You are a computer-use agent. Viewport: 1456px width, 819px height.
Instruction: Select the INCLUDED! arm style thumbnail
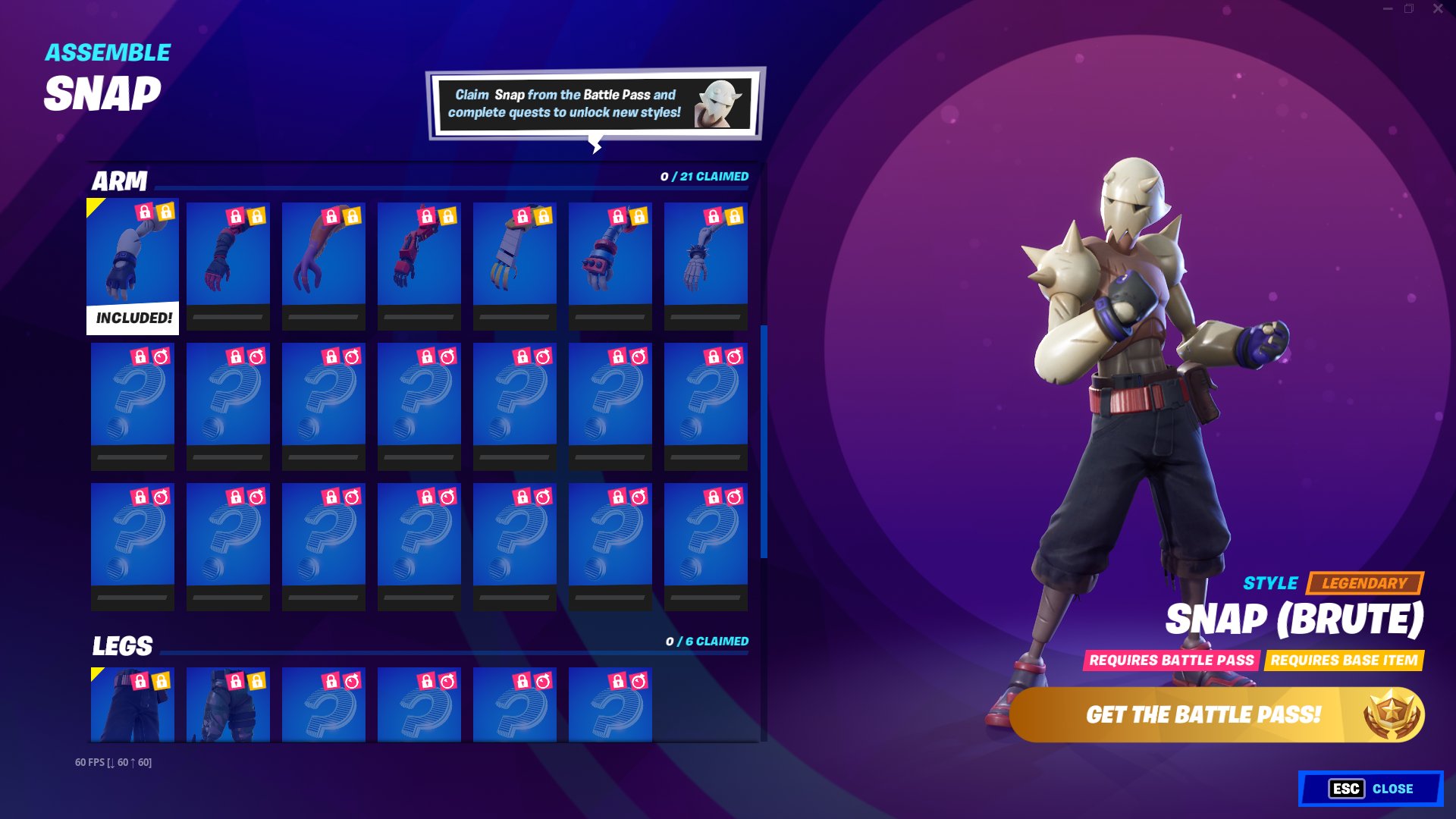(x=133, y=262)
